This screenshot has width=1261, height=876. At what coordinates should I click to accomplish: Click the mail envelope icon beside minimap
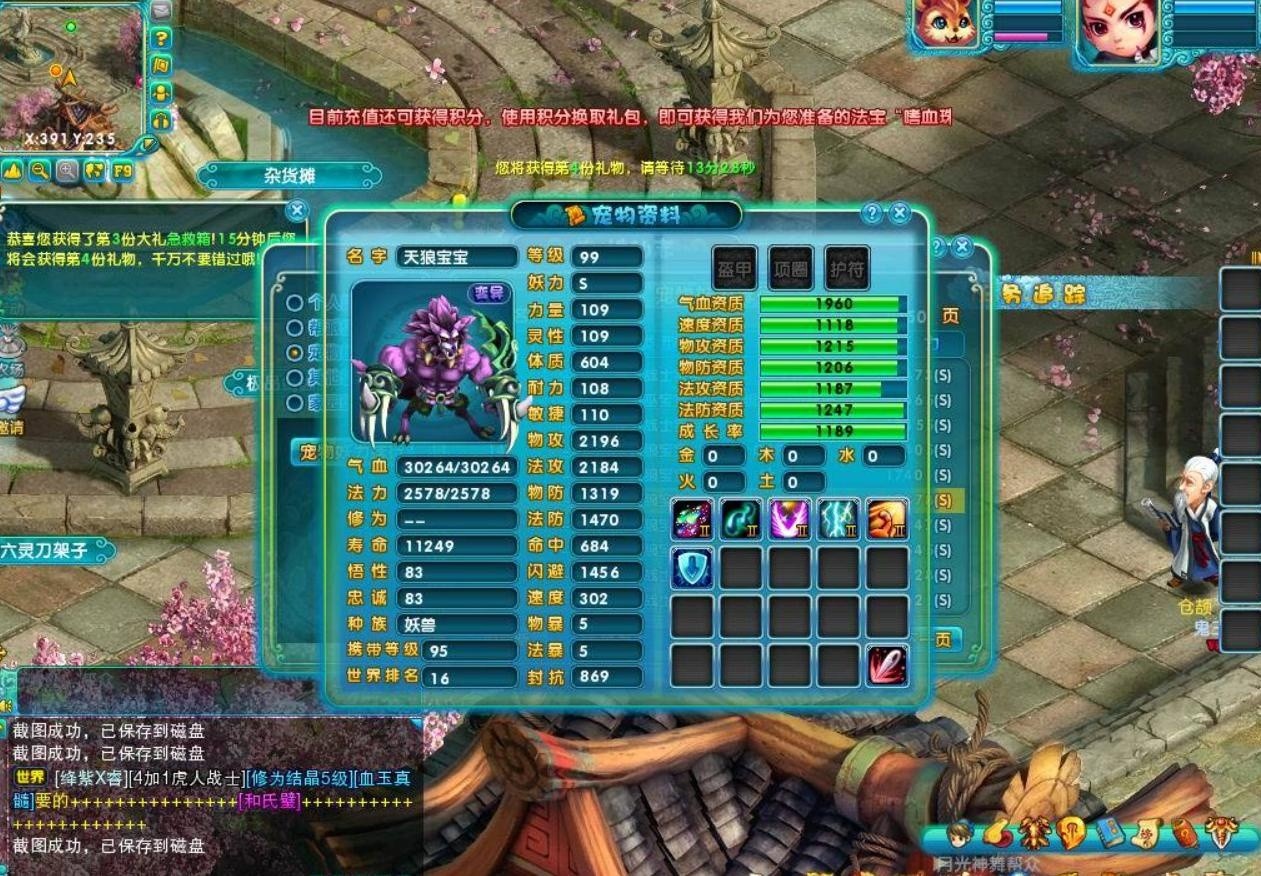[161, 11]
